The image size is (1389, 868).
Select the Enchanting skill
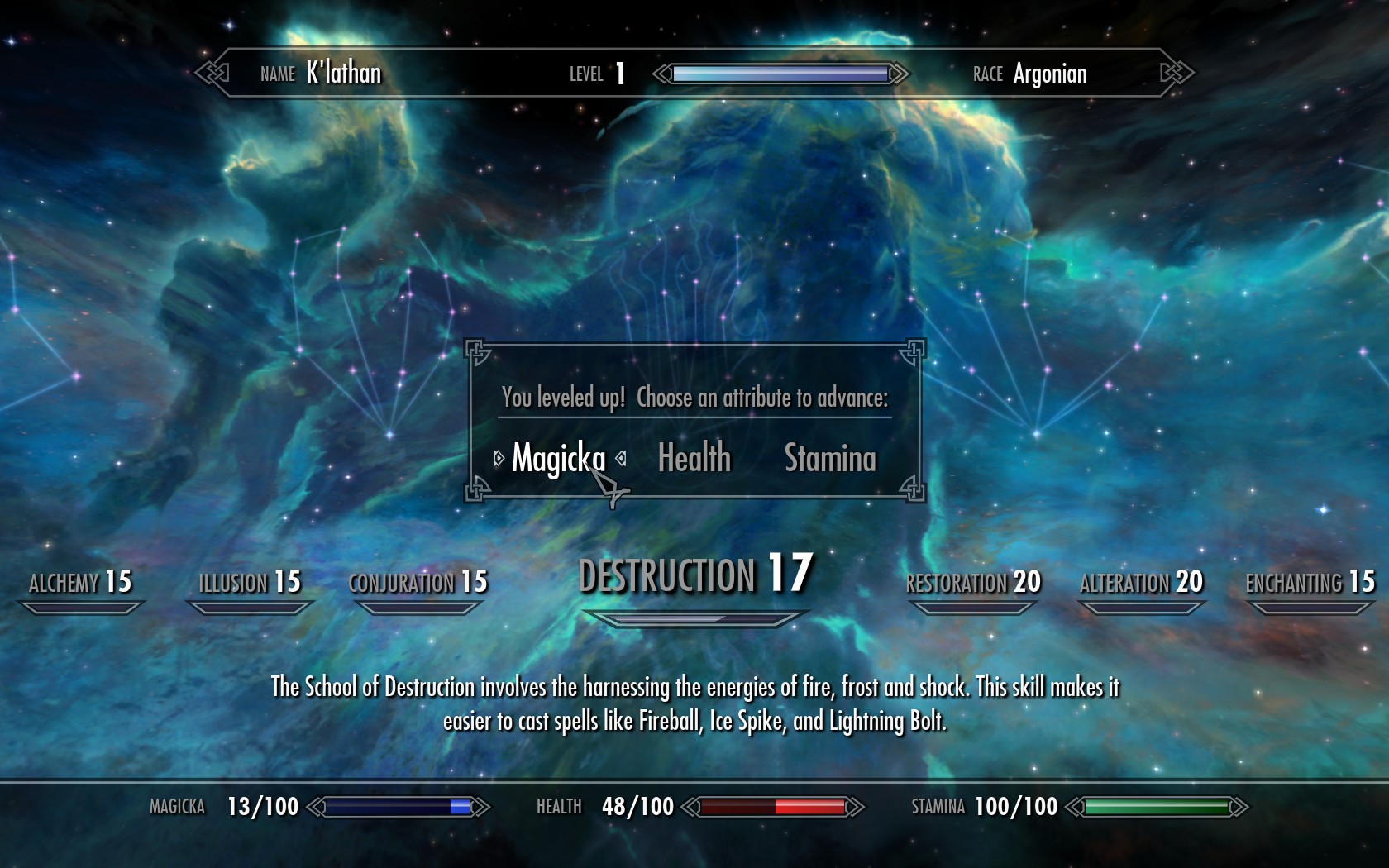point(1310,583)
